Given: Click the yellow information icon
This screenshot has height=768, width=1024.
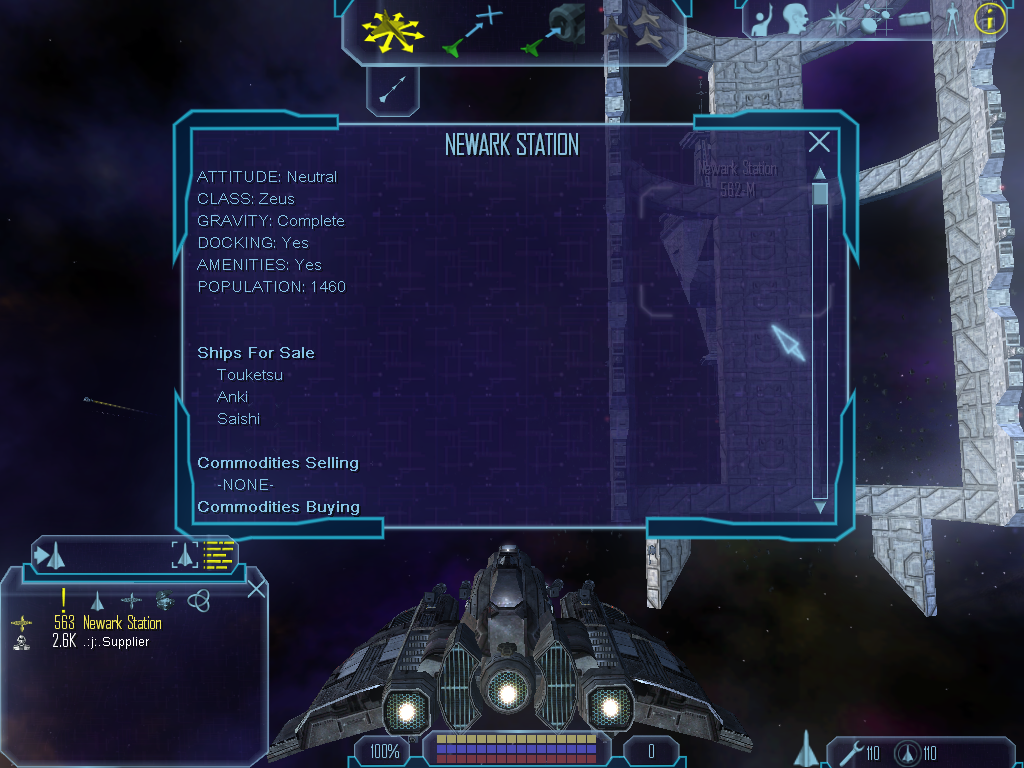Looking at the screenshot, I should coord(989,18).
